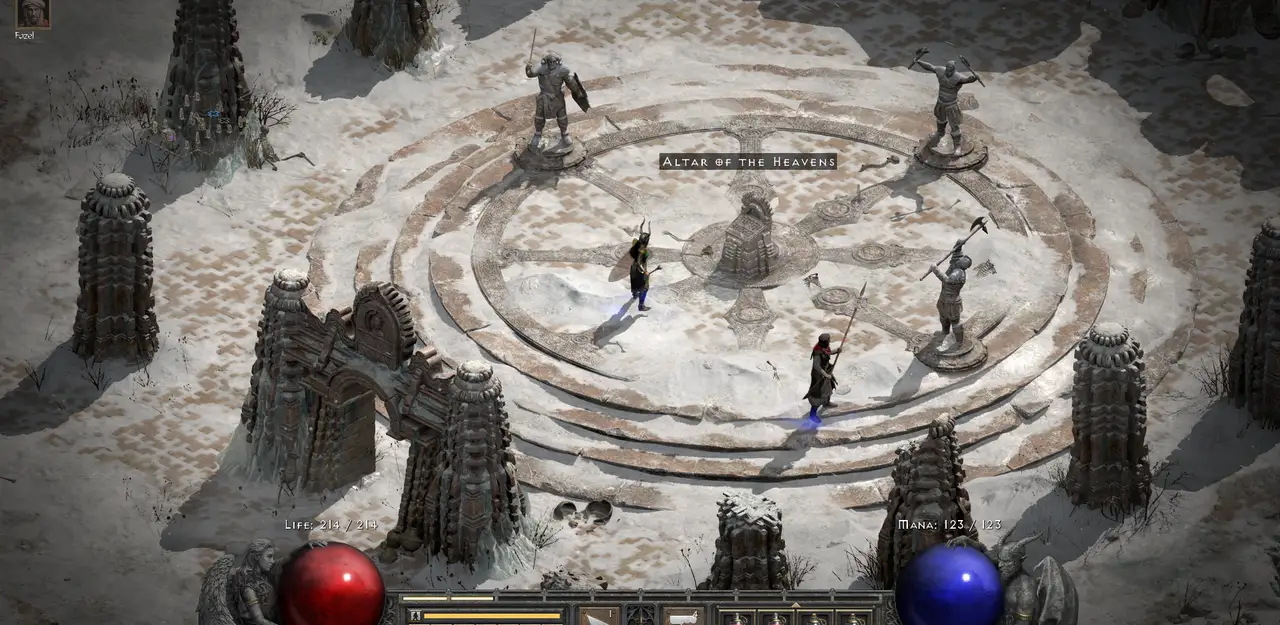Select the Fazel mercenary portrait
This screenshot has height=625, width=1280.
[32, 13]
